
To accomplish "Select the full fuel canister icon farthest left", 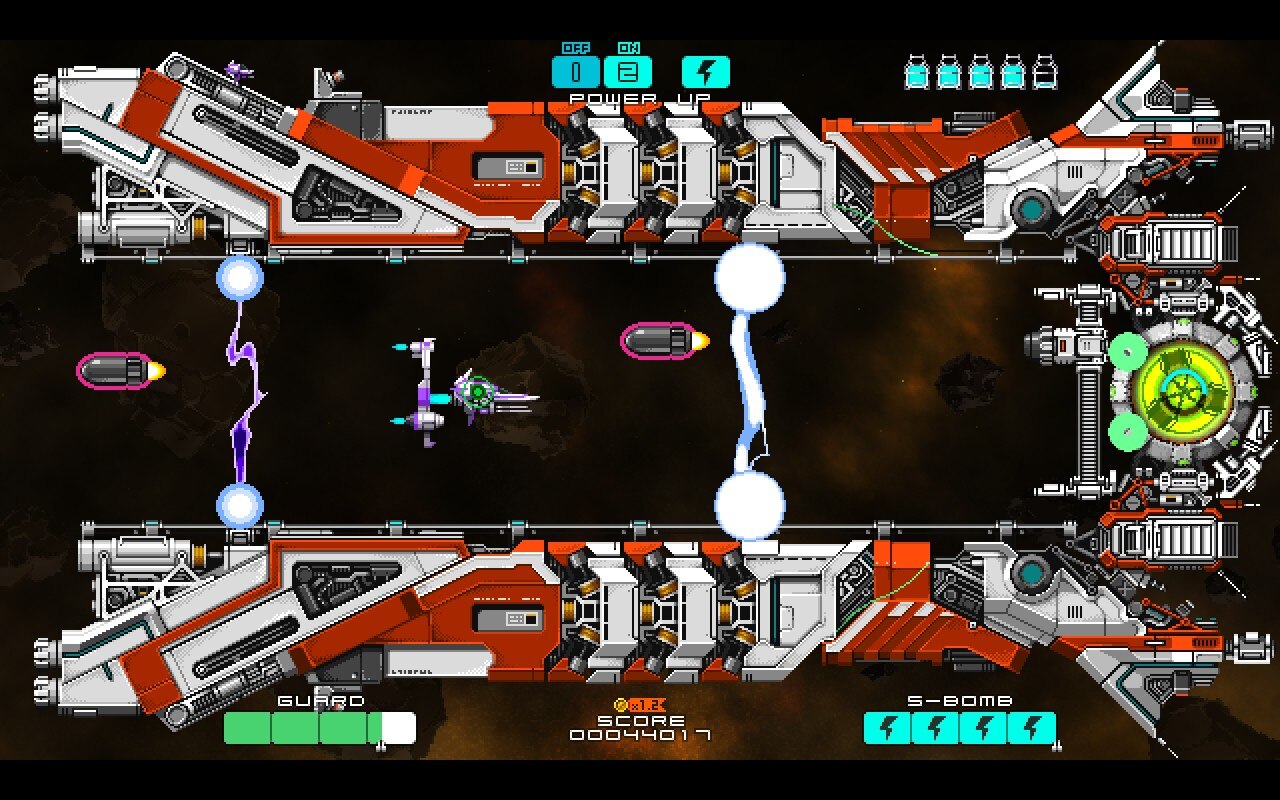I will [x=917, y=73].
